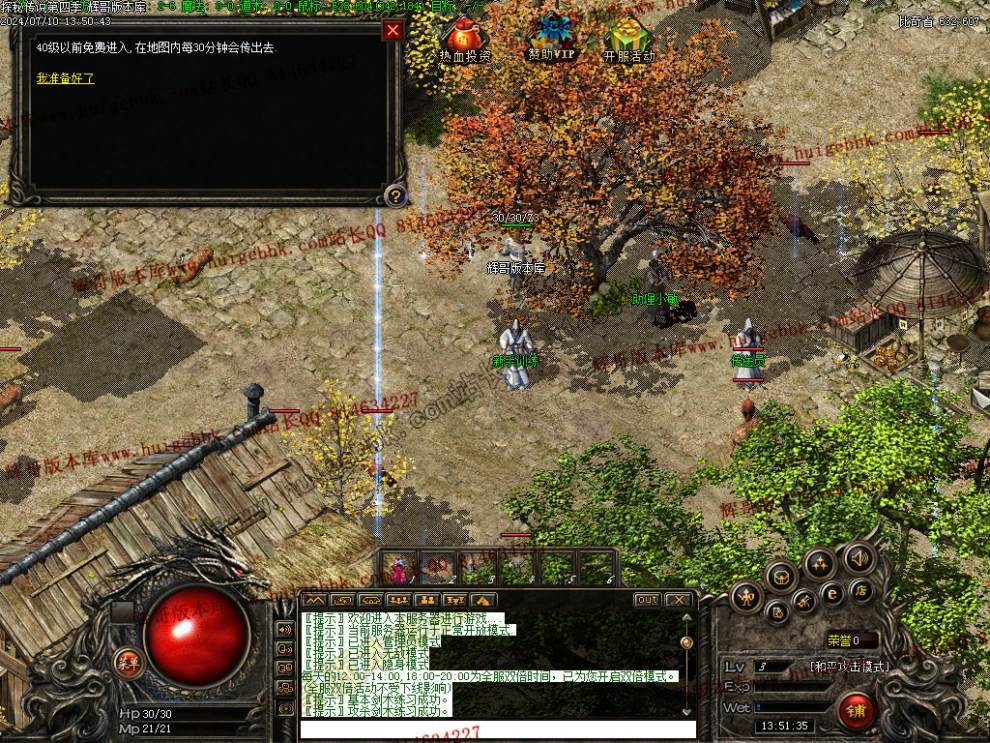
Task: Open the 开服活动 server event gift icon
Action: [x=629, y=40]
